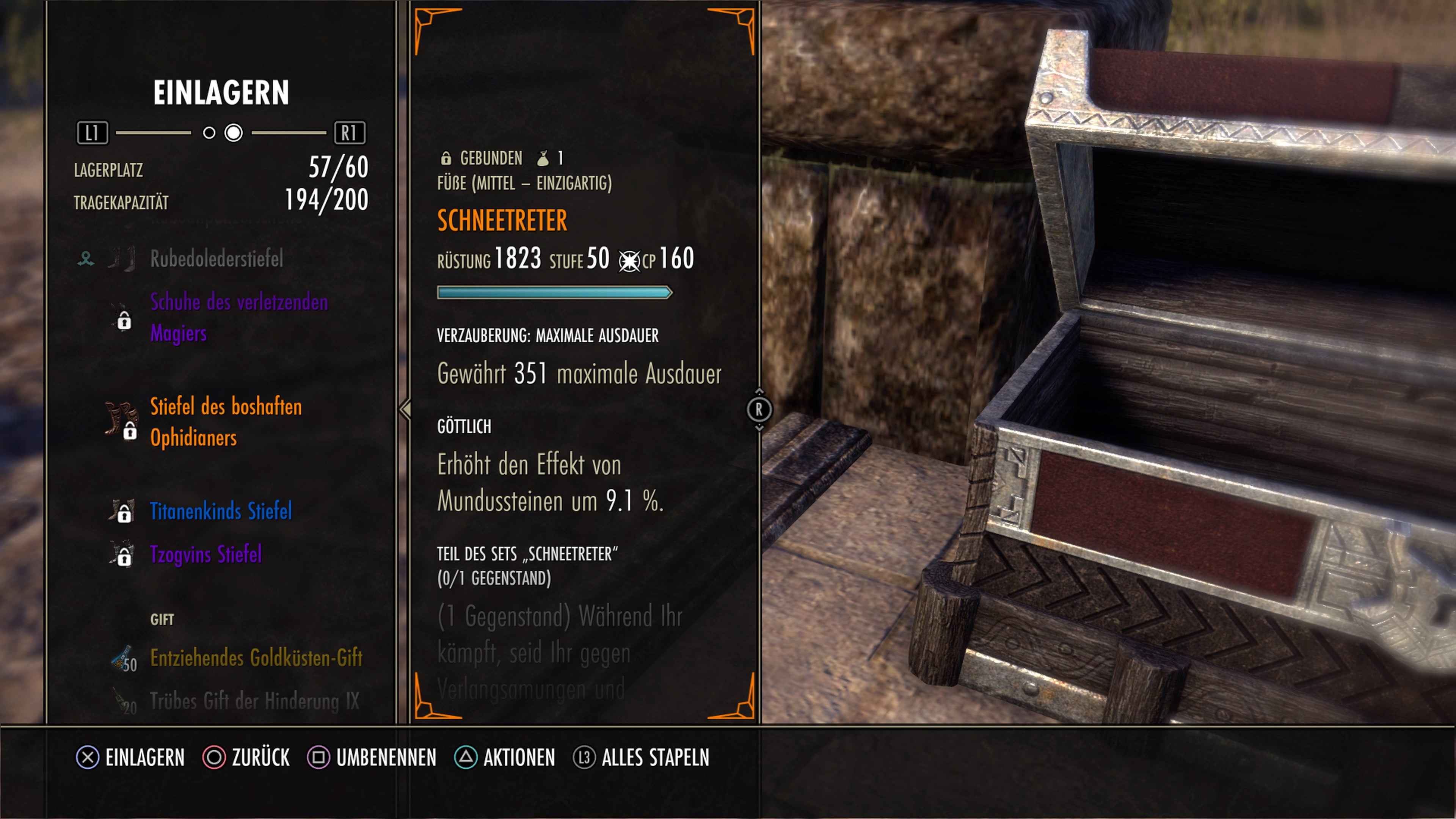Deposit item with the Einlagern action

click(x=131, y=758)
